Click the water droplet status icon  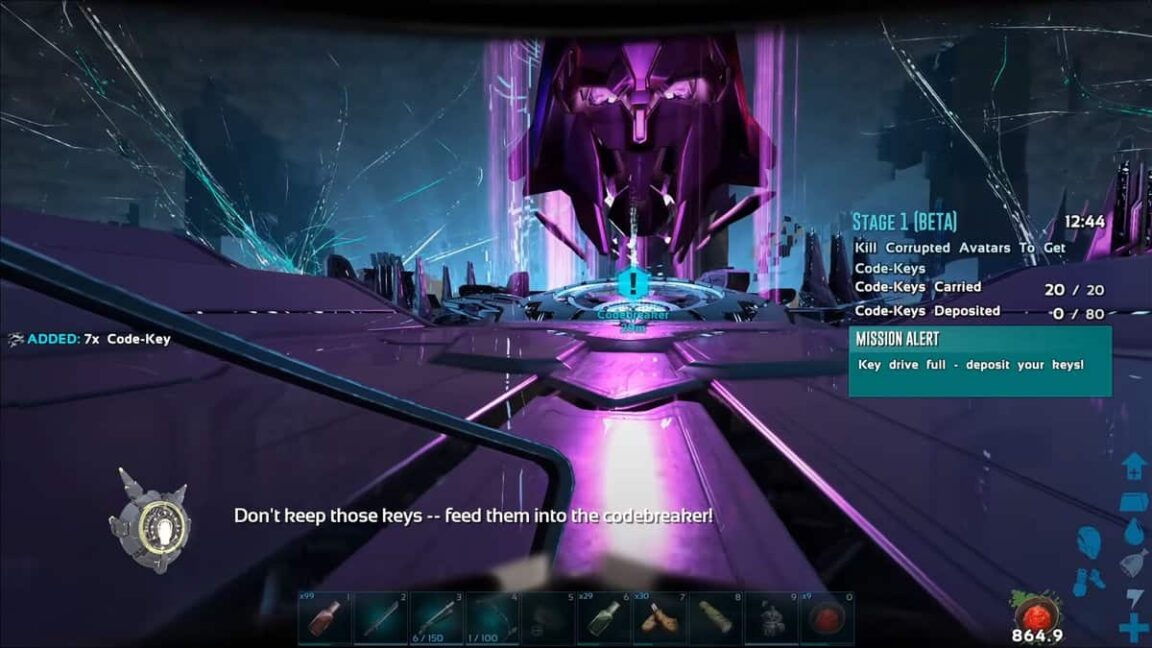tap(1133, 530)
